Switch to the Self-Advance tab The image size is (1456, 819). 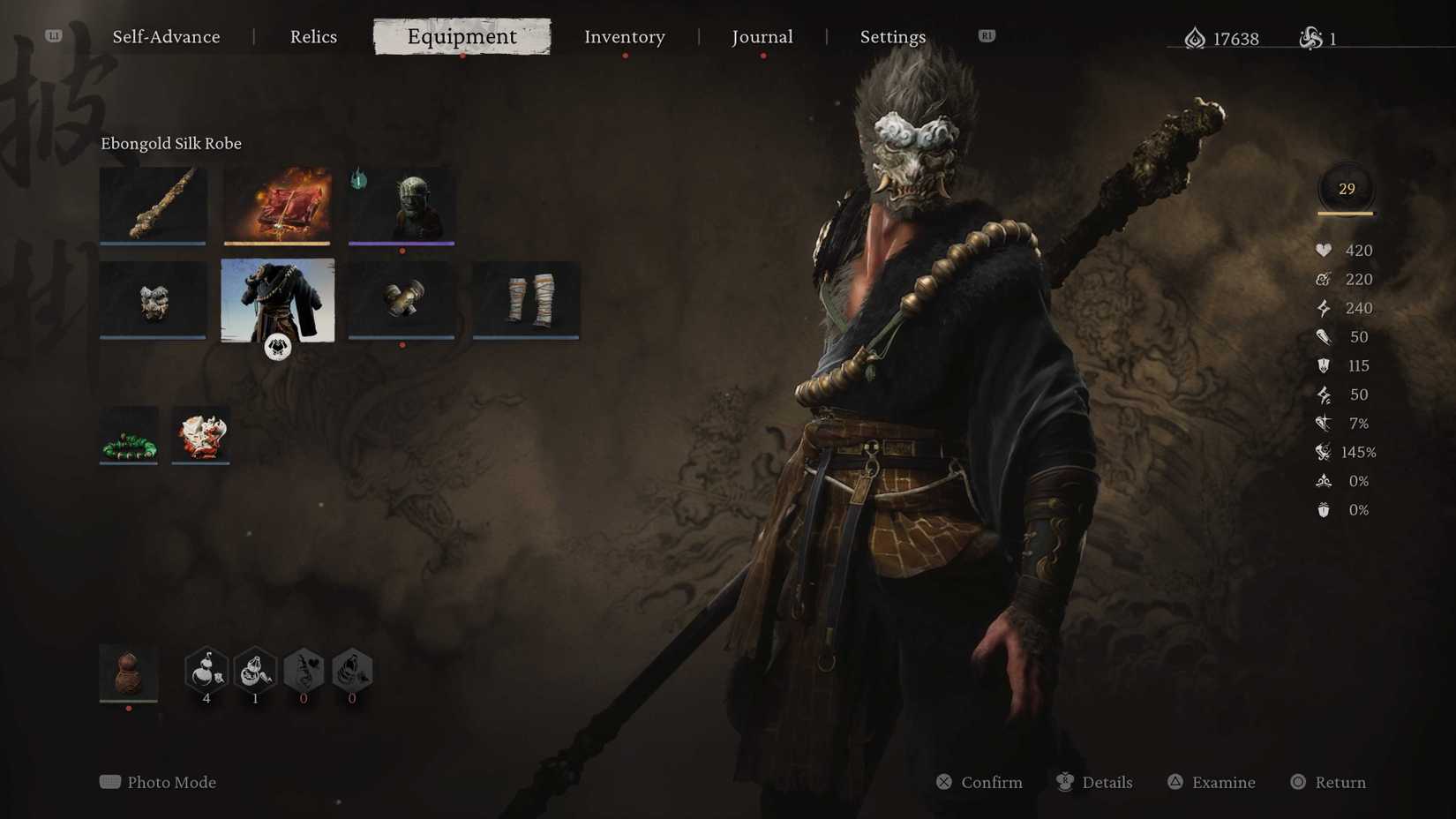pyautogui.click(x=166, y=37)
